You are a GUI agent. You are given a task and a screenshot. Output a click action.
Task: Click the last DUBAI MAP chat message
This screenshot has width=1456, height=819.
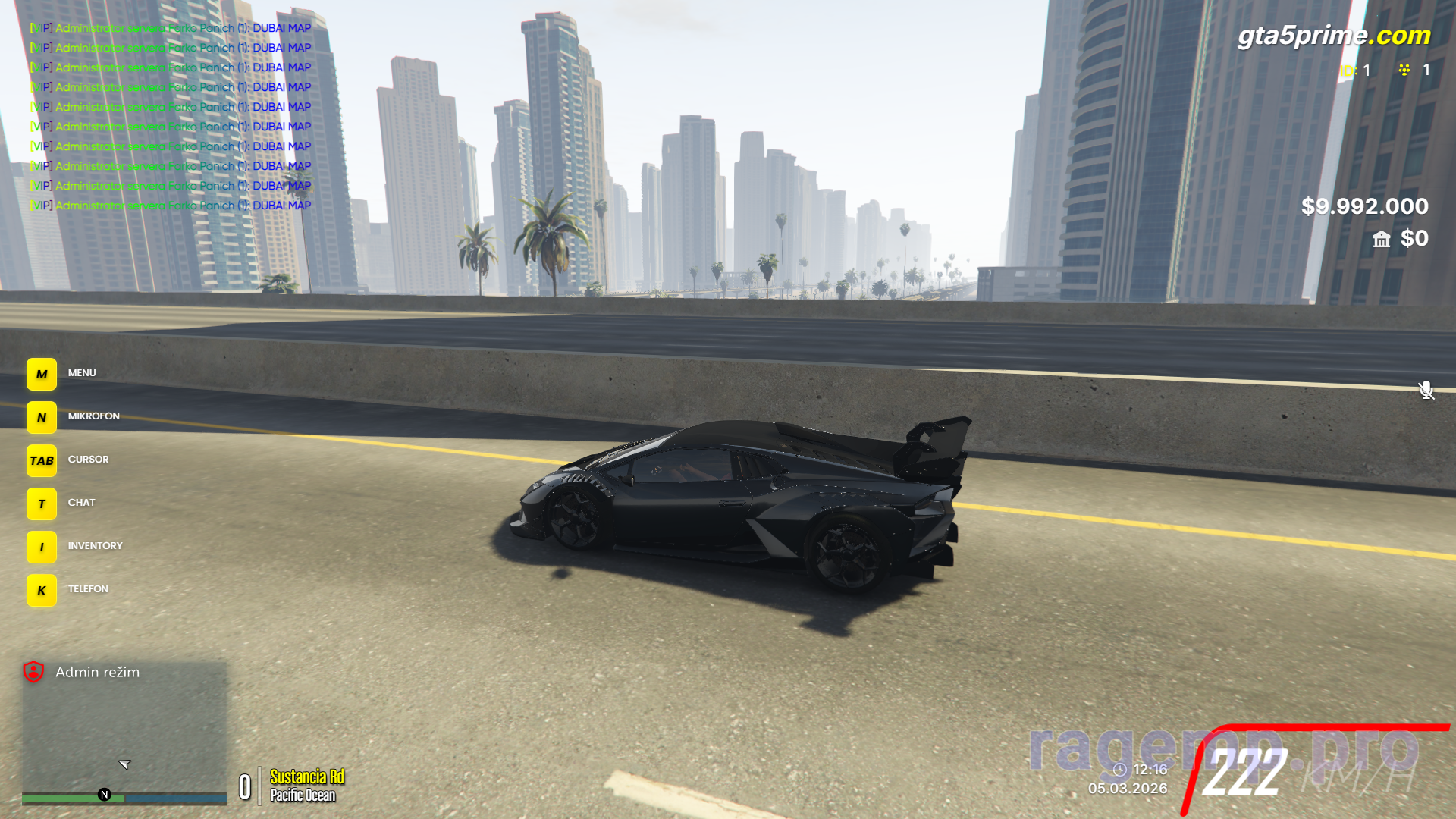click(x=171, y=206)
